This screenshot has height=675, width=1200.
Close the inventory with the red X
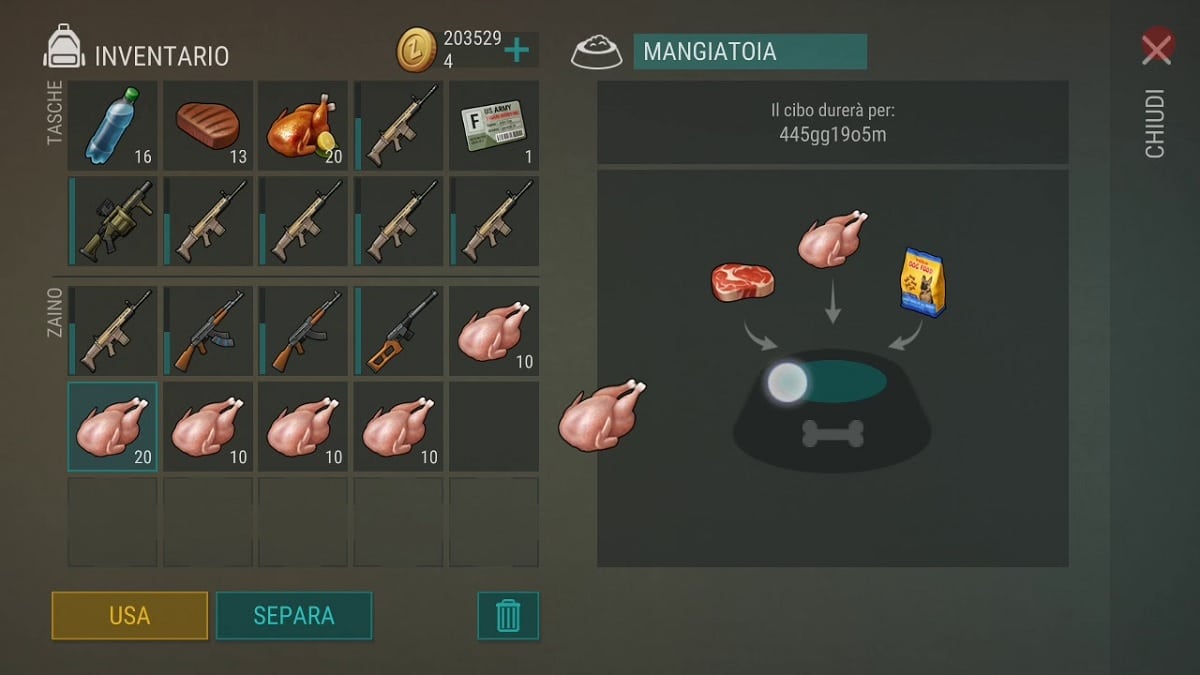[1157, 48]
